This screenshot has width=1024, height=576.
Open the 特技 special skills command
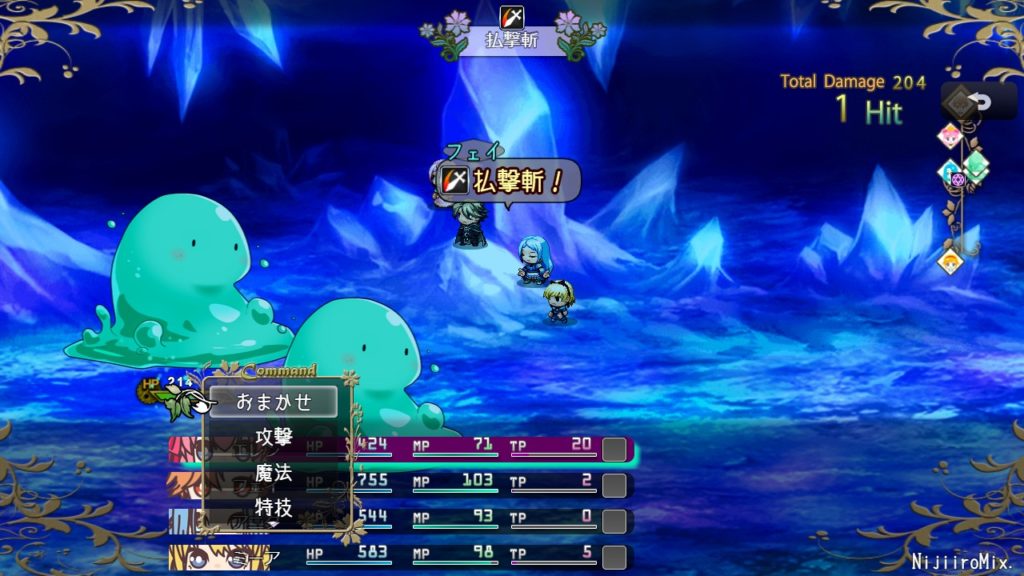pyautogui.click(x=274, y=506)
